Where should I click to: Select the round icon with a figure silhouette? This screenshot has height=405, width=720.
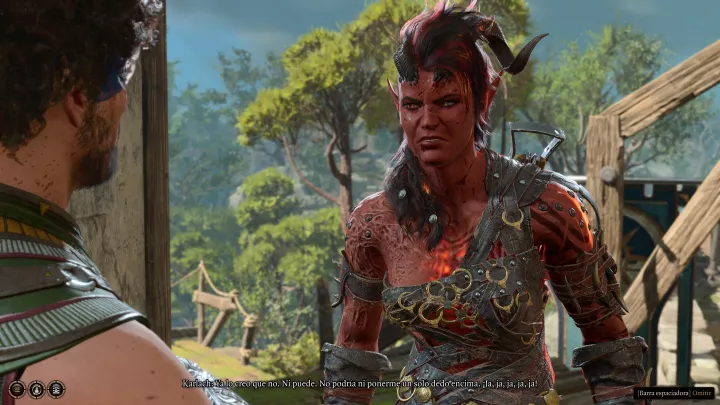(x=36, y=389)
